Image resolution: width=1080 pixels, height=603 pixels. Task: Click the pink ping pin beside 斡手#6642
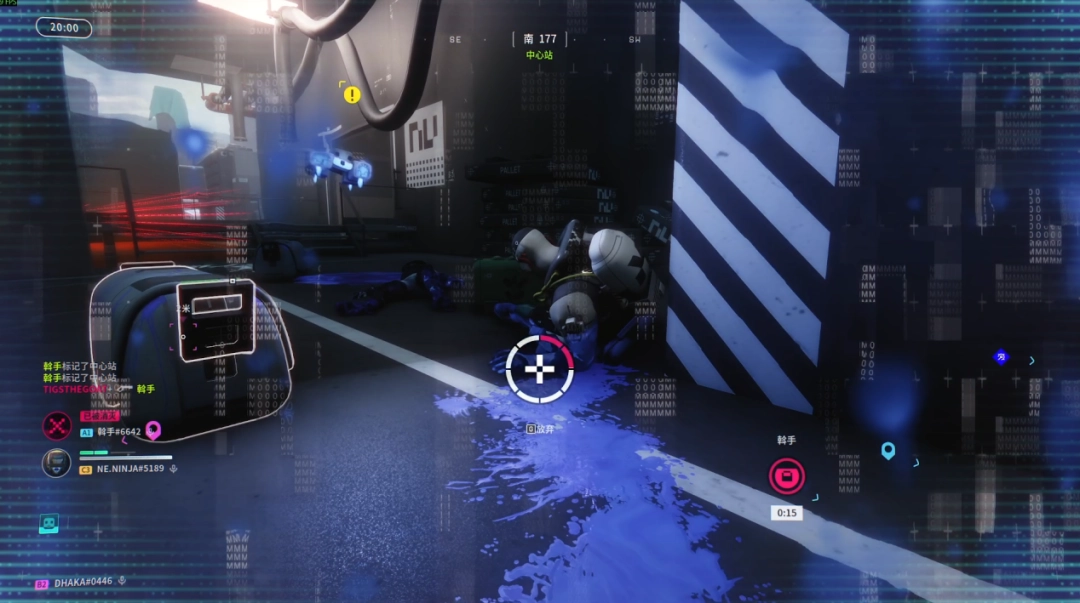[153, 431]
